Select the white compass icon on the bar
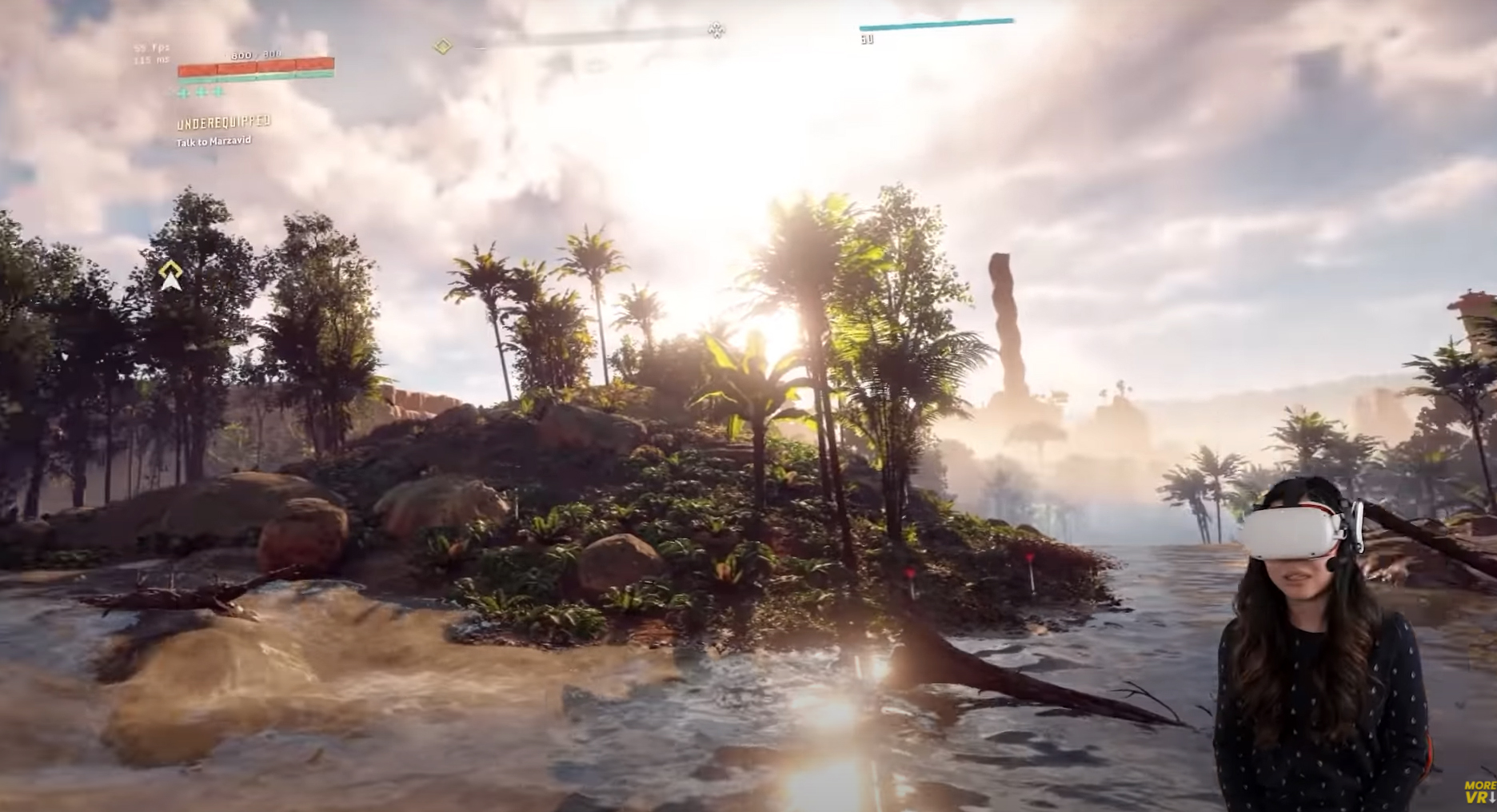The height and width of the screenshot is (812, 1497). click(717, 30)
